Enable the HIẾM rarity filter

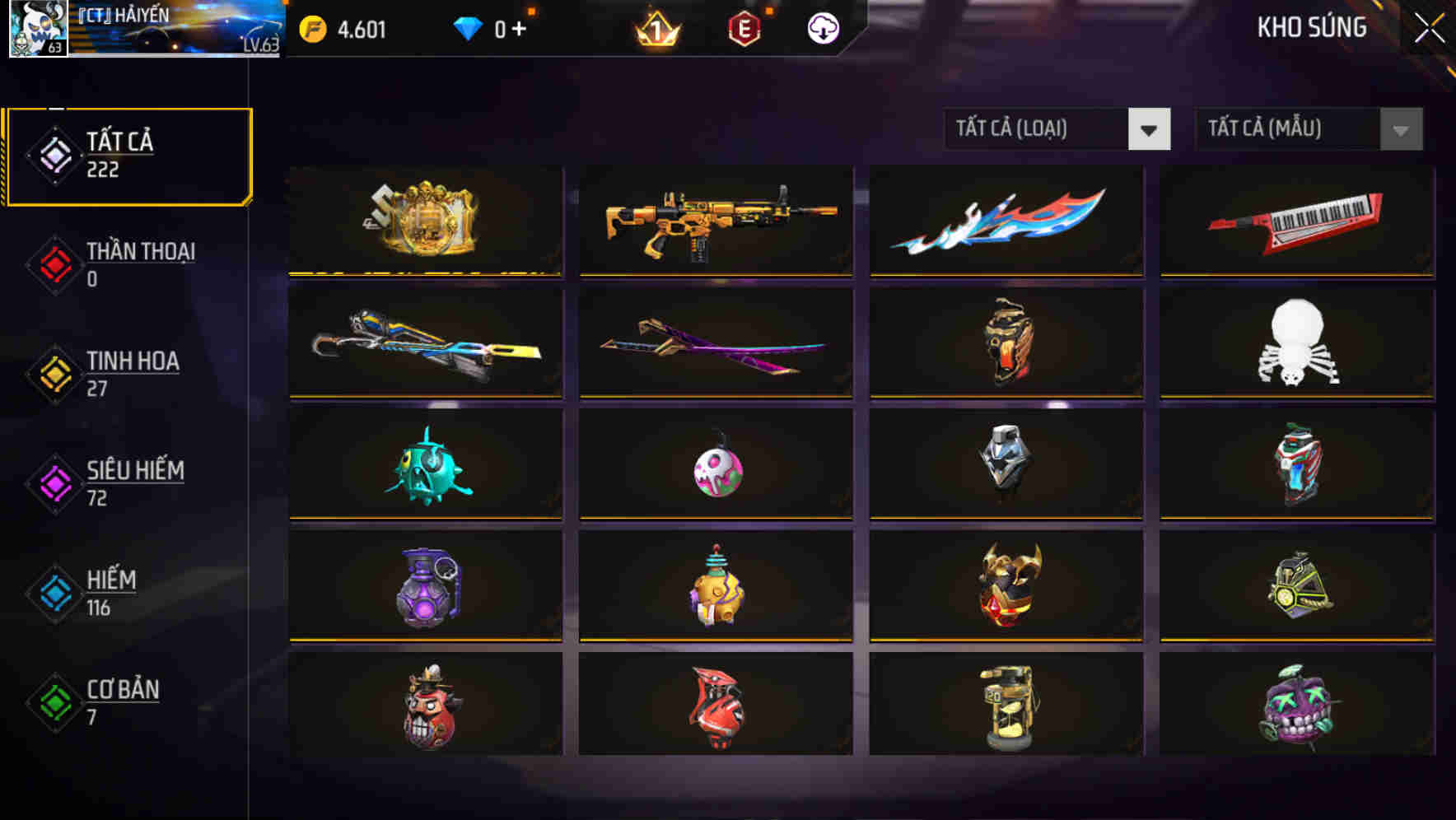(x=124, y=593)
